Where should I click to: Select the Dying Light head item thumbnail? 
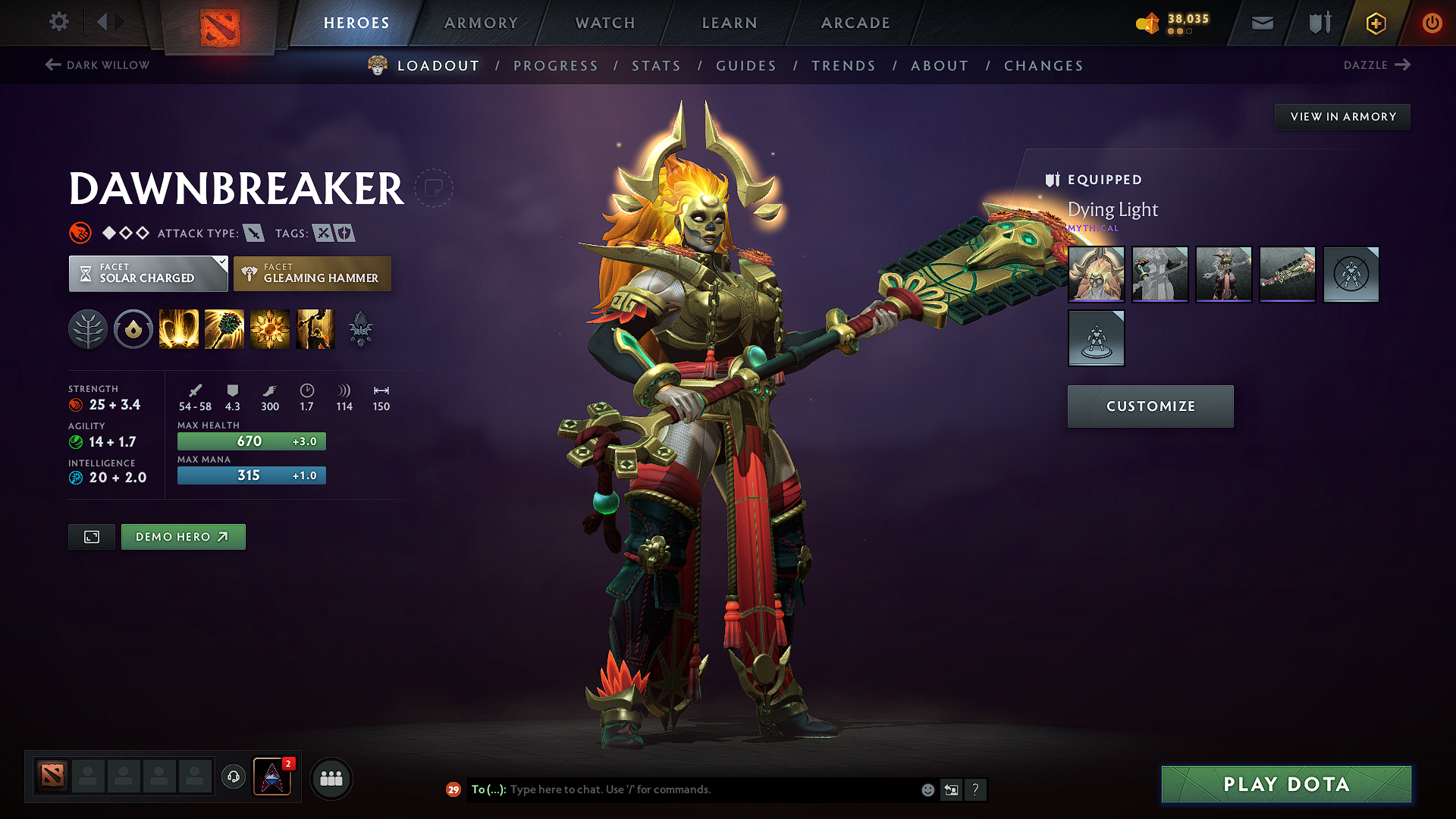1096,275
